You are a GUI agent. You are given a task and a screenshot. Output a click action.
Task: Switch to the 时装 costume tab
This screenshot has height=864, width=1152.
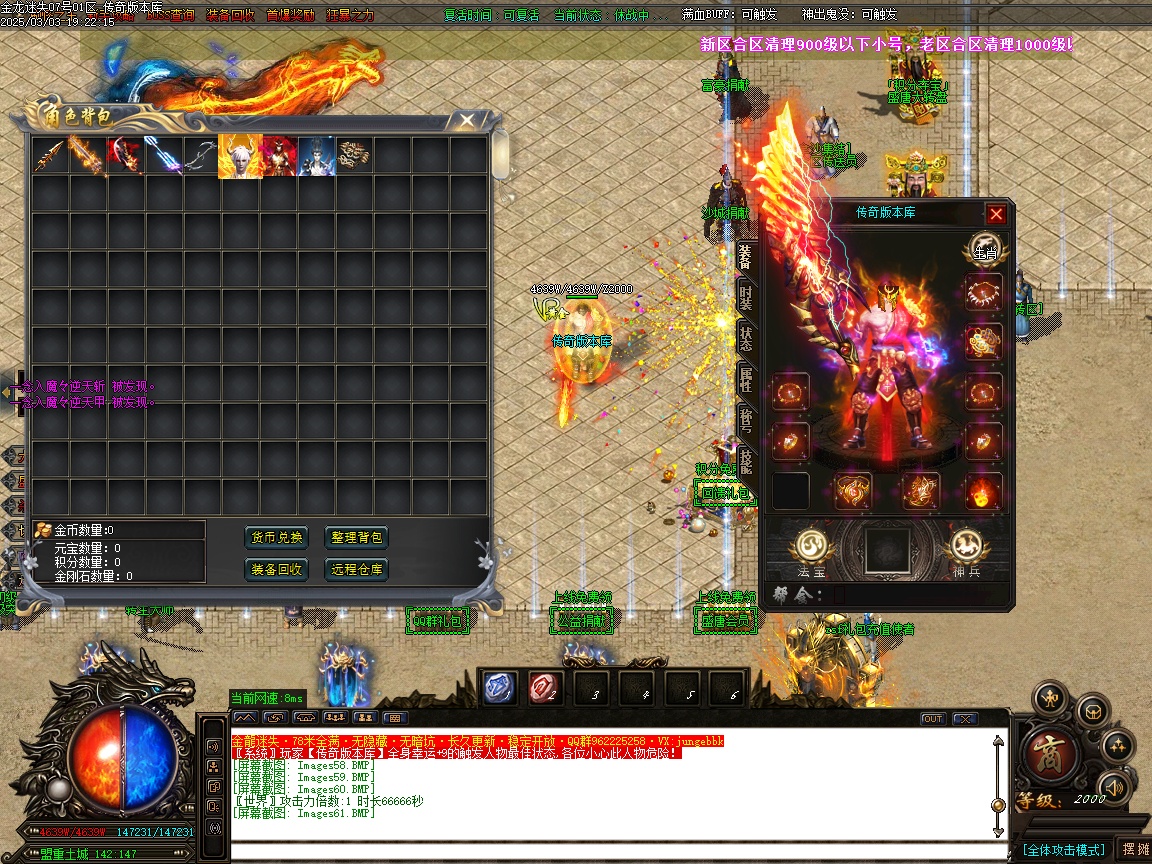[746, 296]
